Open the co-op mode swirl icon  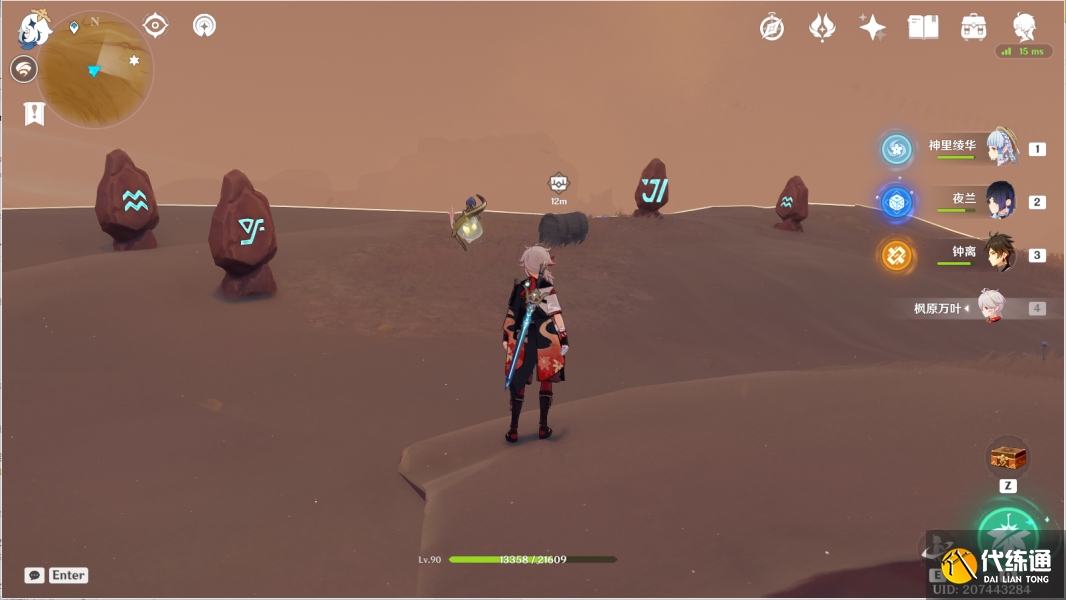(24, 69)
